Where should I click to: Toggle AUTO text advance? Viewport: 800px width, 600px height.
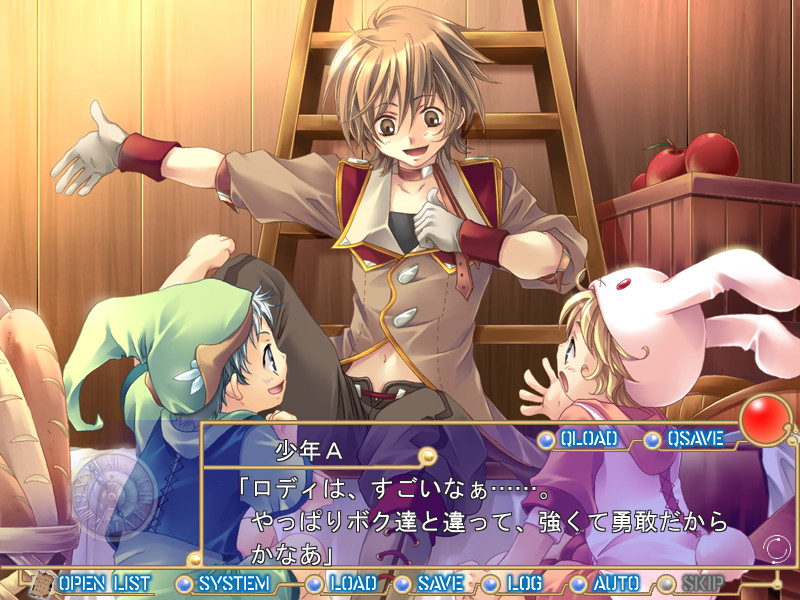pos(616,583)
